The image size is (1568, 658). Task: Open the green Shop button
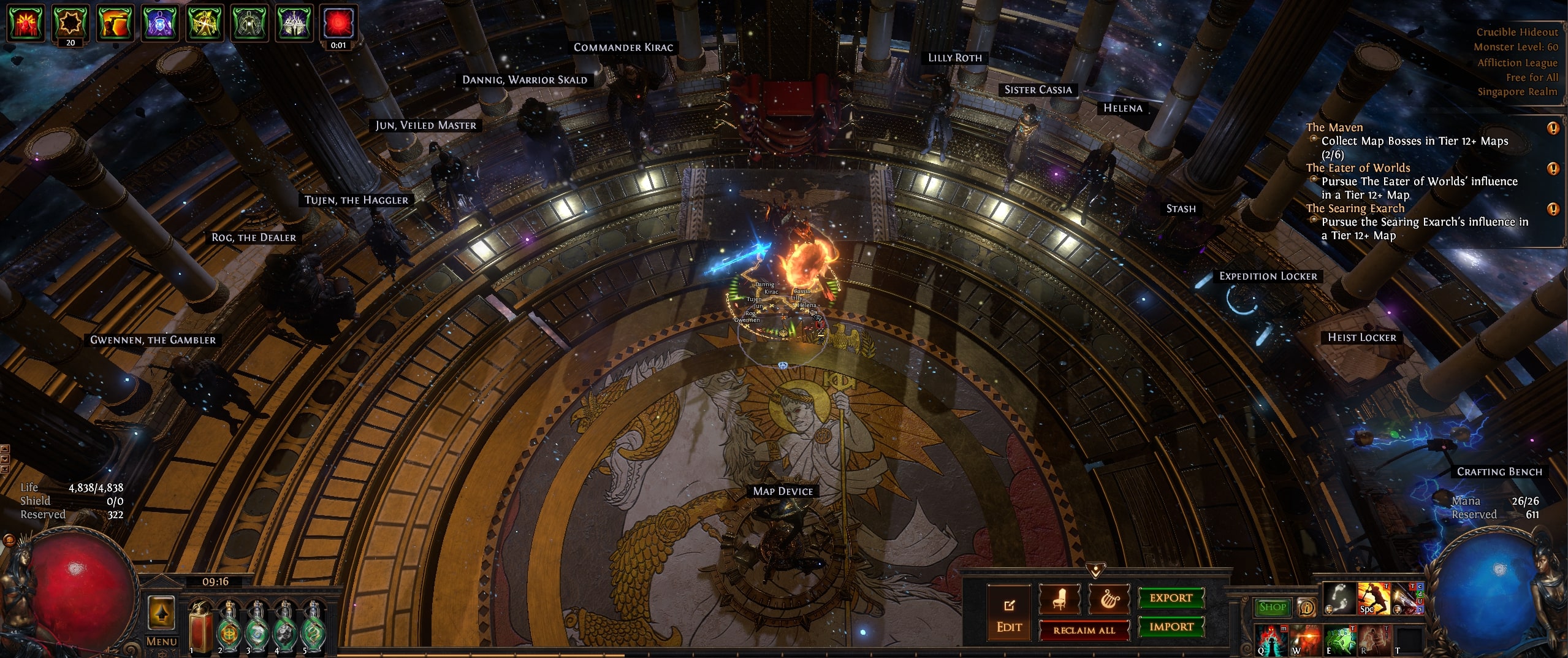tap(1273, 607)
